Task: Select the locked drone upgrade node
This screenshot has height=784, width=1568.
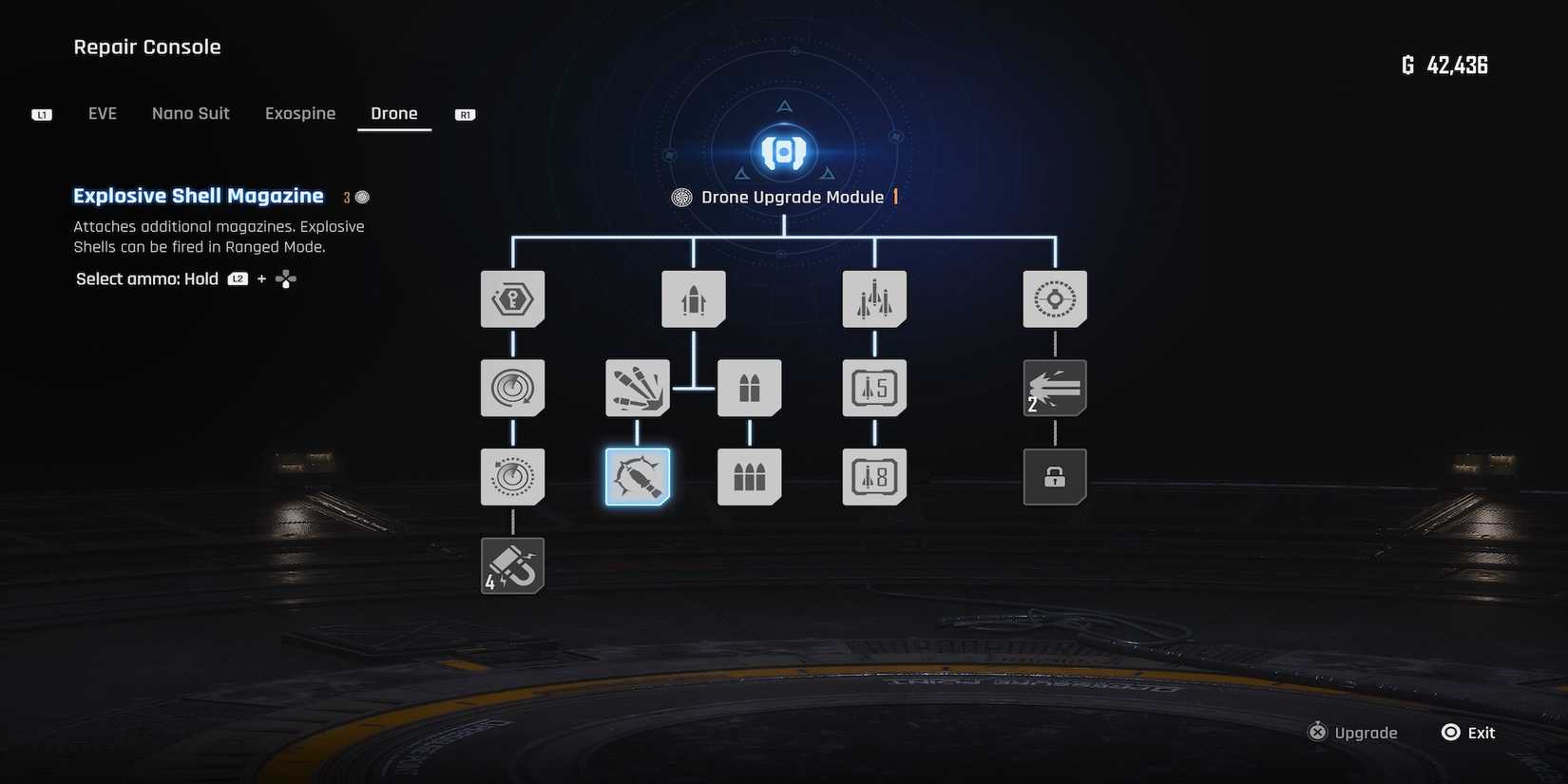Action: 1055,476
